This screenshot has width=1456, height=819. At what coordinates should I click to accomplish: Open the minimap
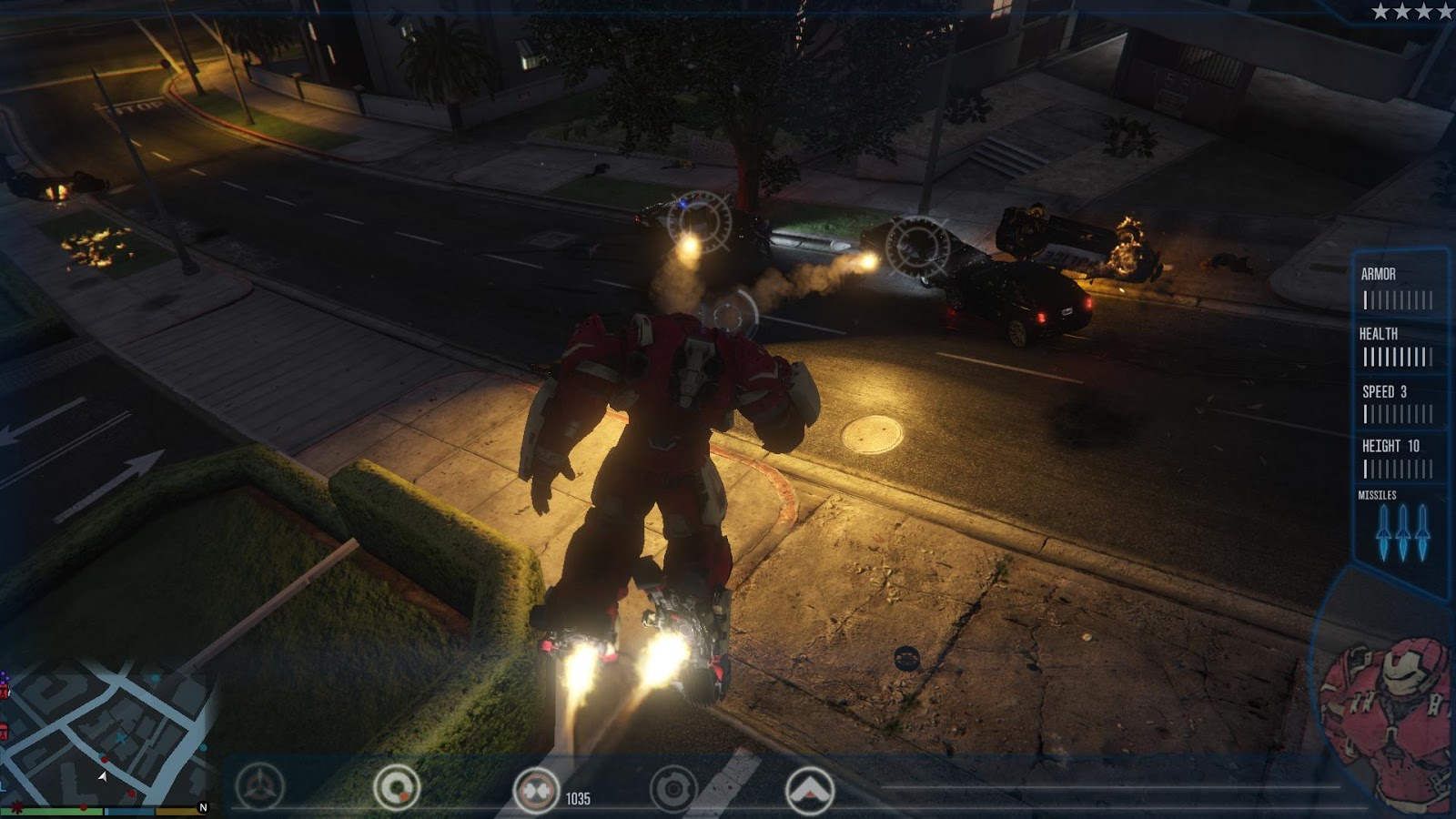[105, 737]
